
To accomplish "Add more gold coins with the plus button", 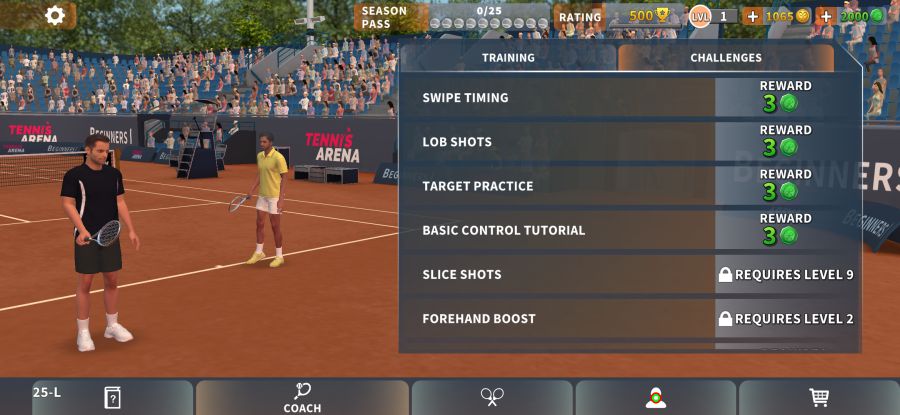I will pos(752,16).
